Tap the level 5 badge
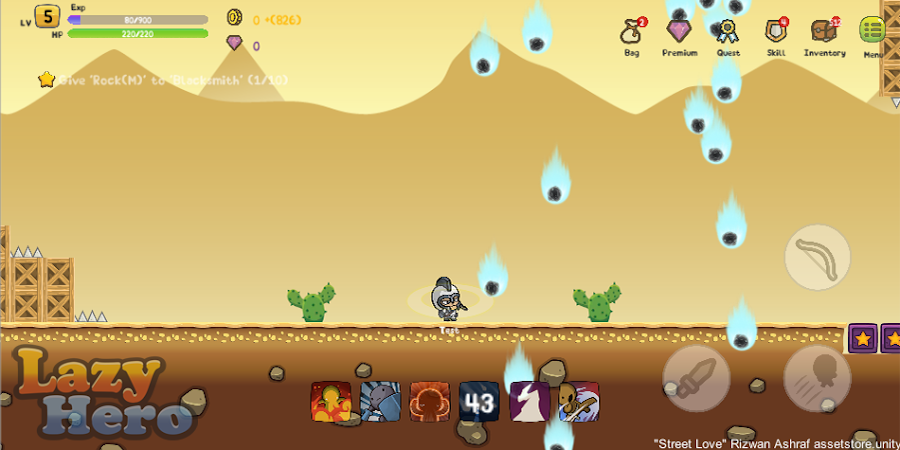This screenshot has height=450, width=900. pos(47,17)
